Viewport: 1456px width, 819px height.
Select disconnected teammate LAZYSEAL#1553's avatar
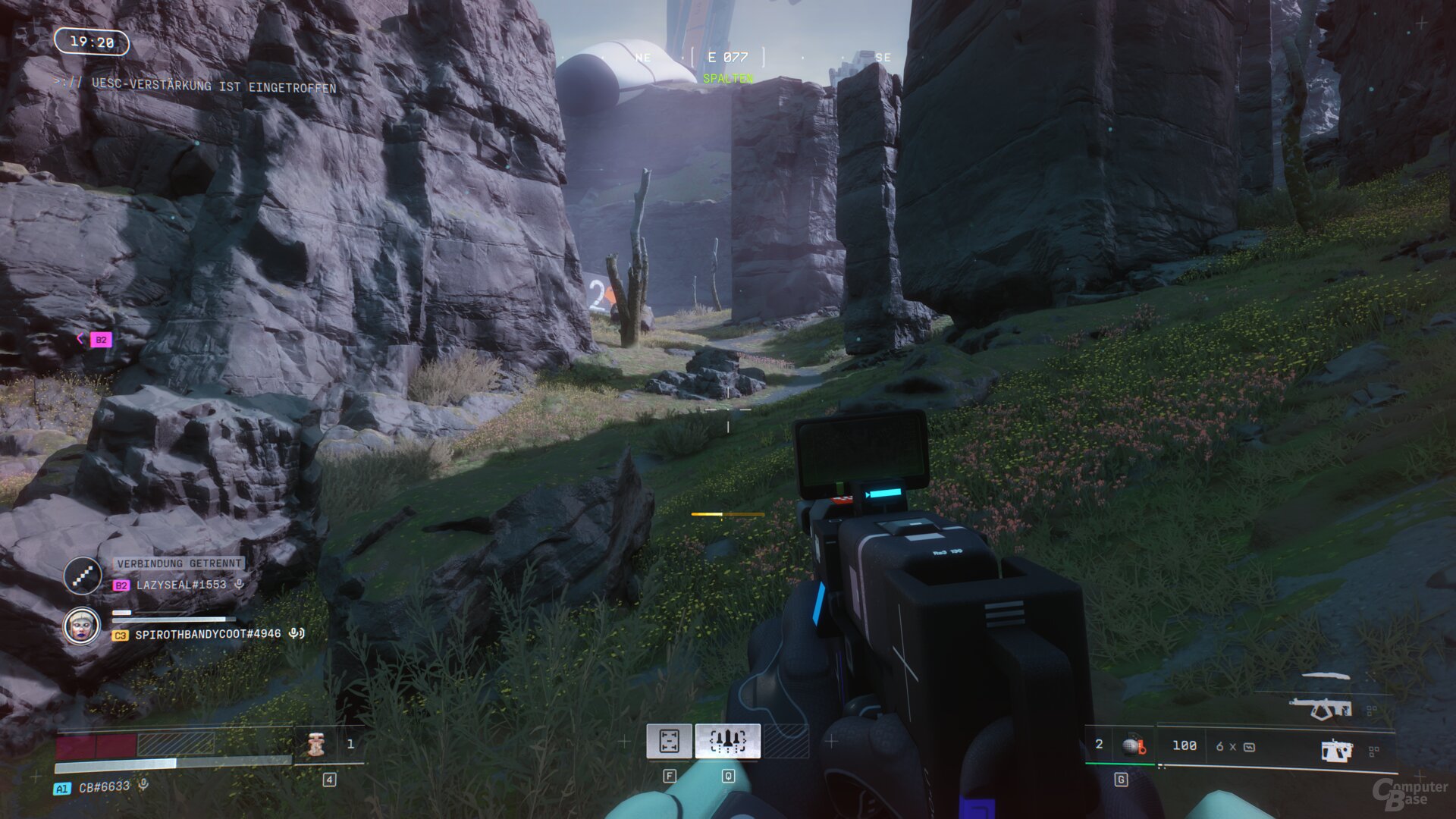tap(83, 576)
